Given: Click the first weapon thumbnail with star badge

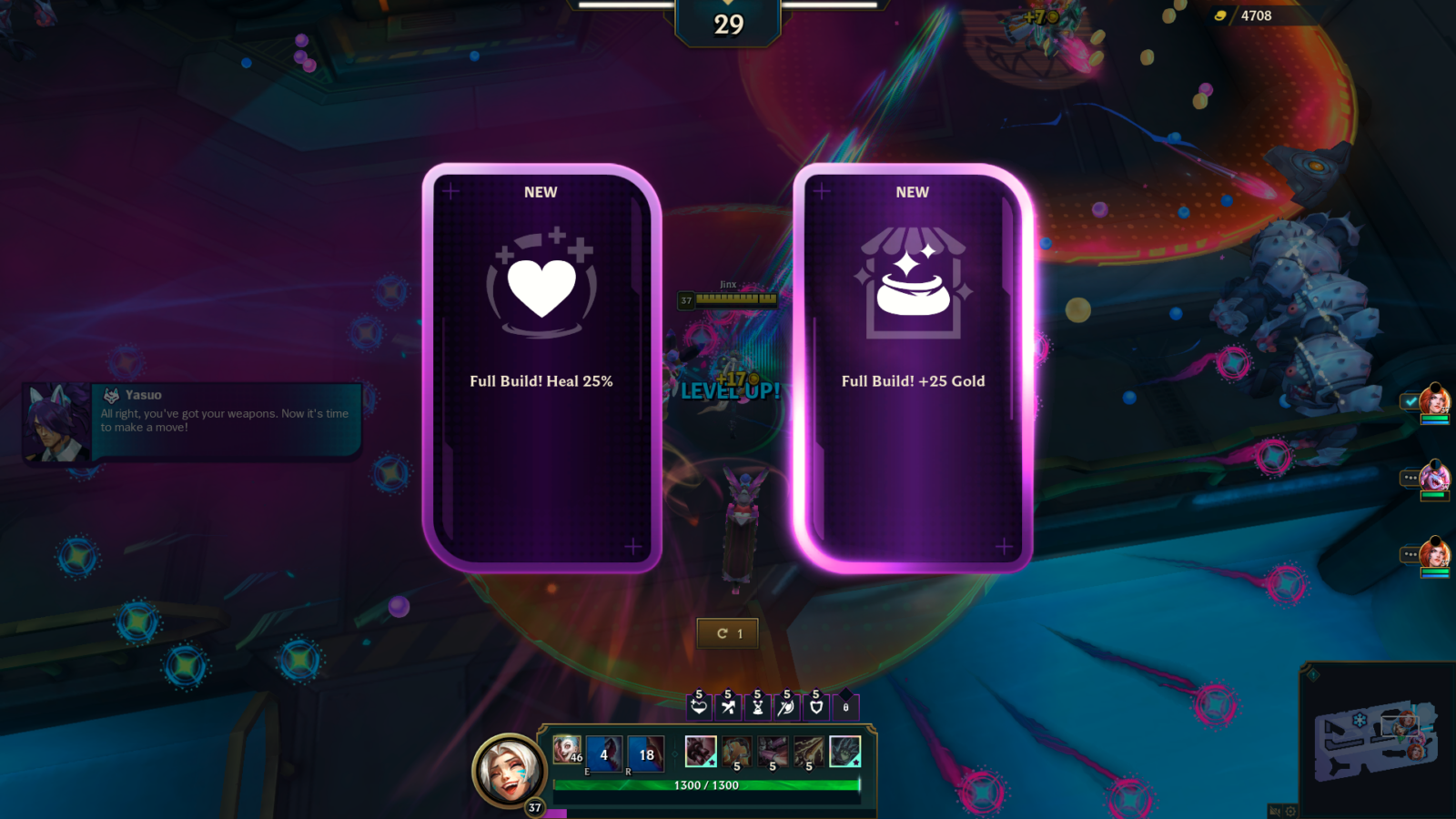Looking at the screenshot, I should 701,752.
